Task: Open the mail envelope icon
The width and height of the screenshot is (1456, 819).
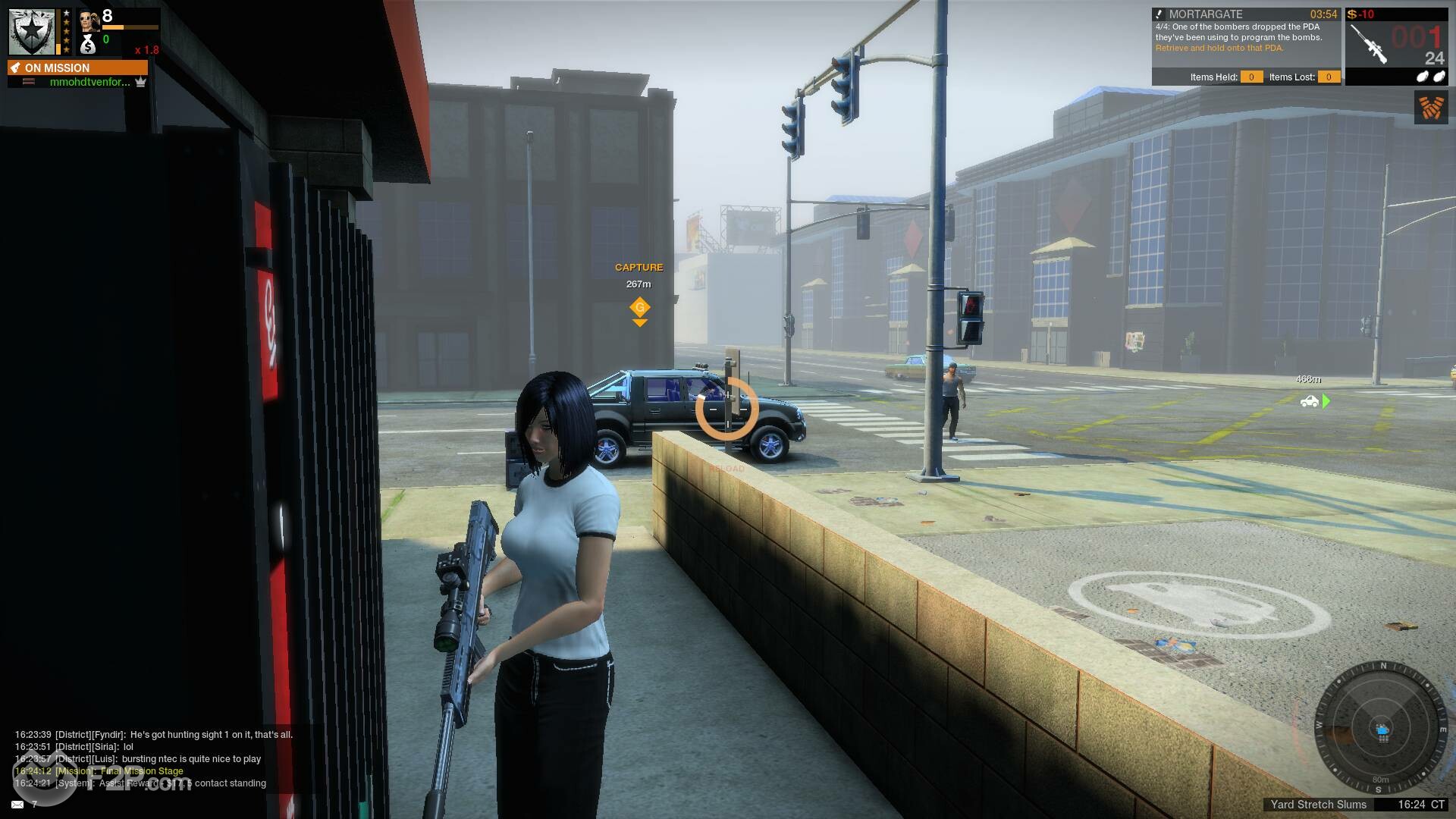Action: click(x=17, y=804)
